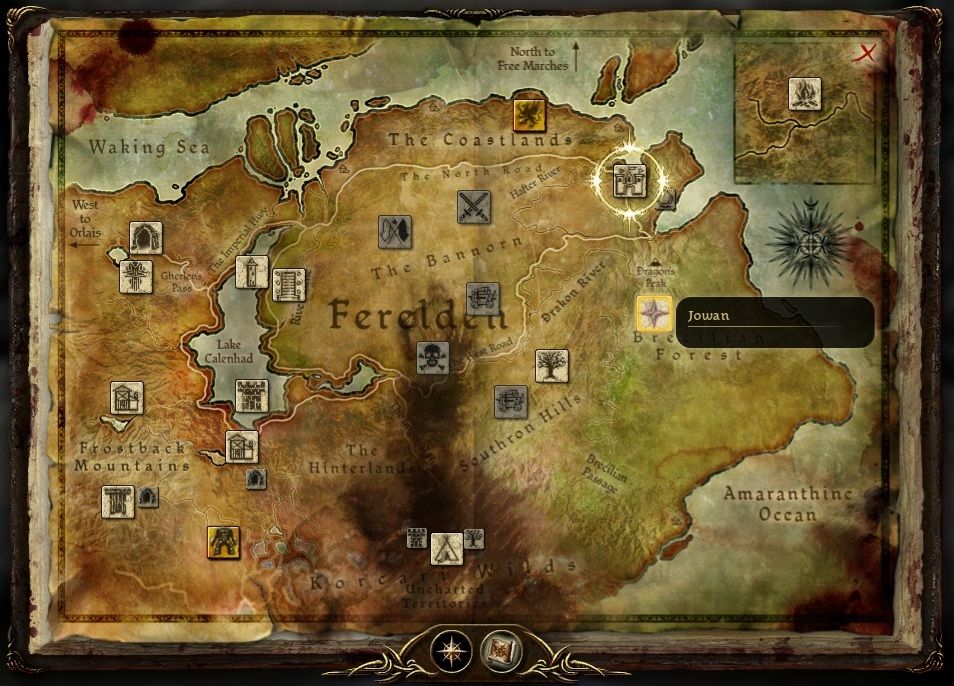Open the map scroll button in the bottom bar
954x686 pixels.
pos(500,651)
